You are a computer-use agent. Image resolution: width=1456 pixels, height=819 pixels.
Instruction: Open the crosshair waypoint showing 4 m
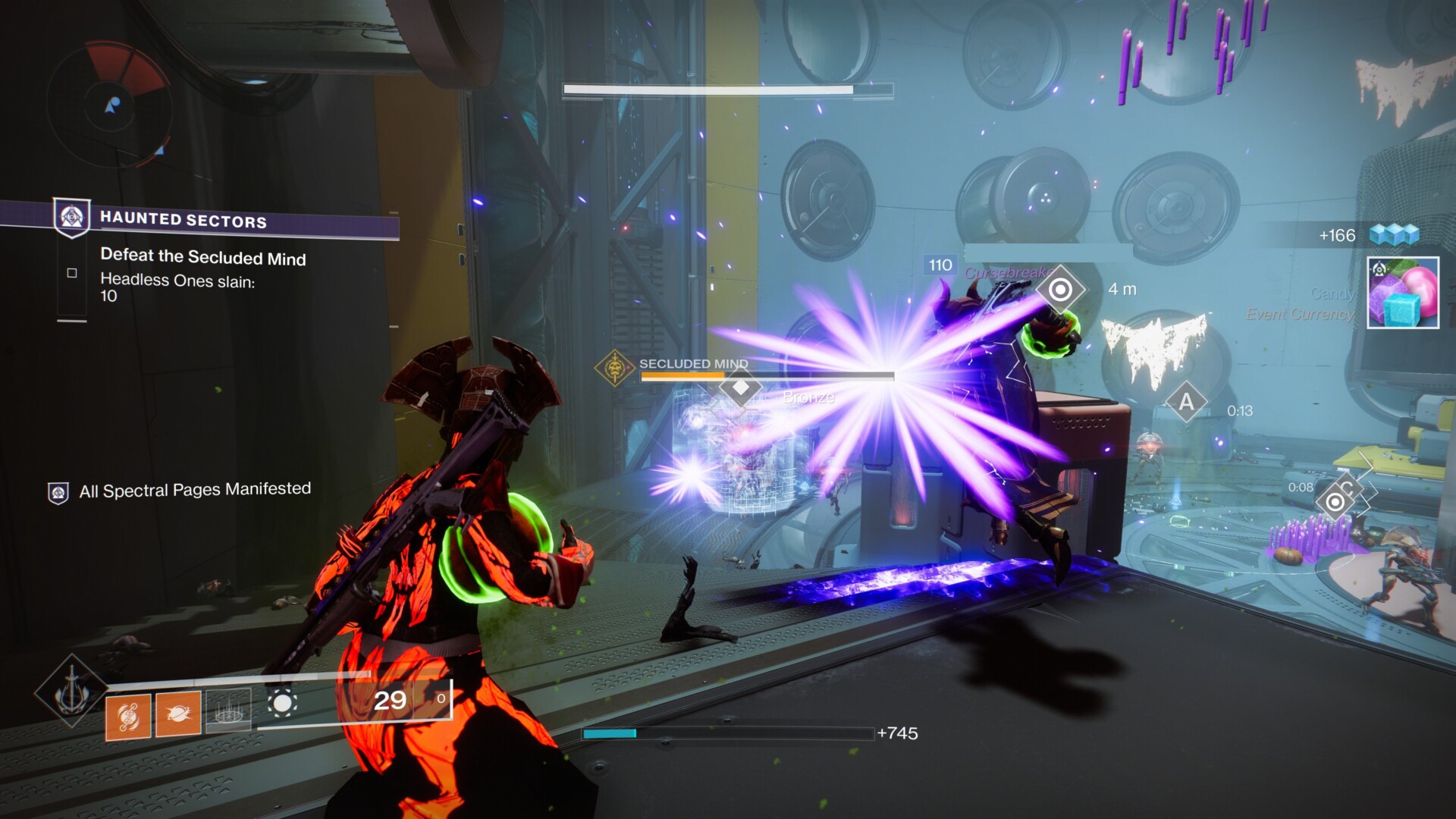[1061, 289]
